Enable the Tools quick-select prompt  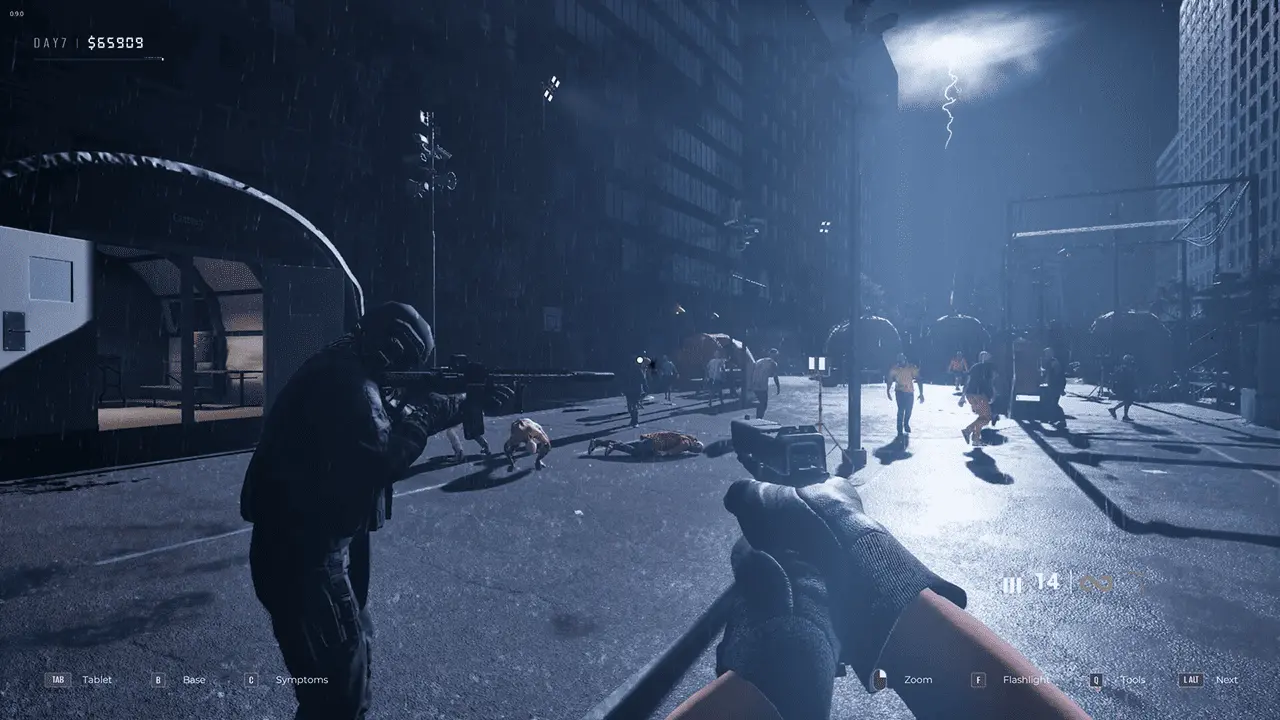1133,679
